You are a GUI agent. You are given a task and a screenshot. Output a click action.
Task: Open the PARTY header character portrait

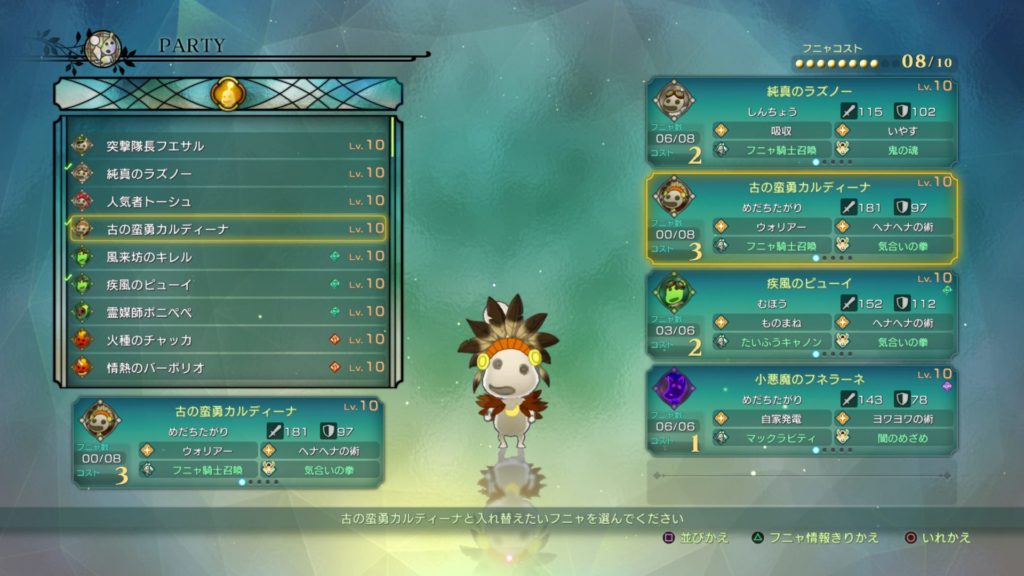point(103,48)
